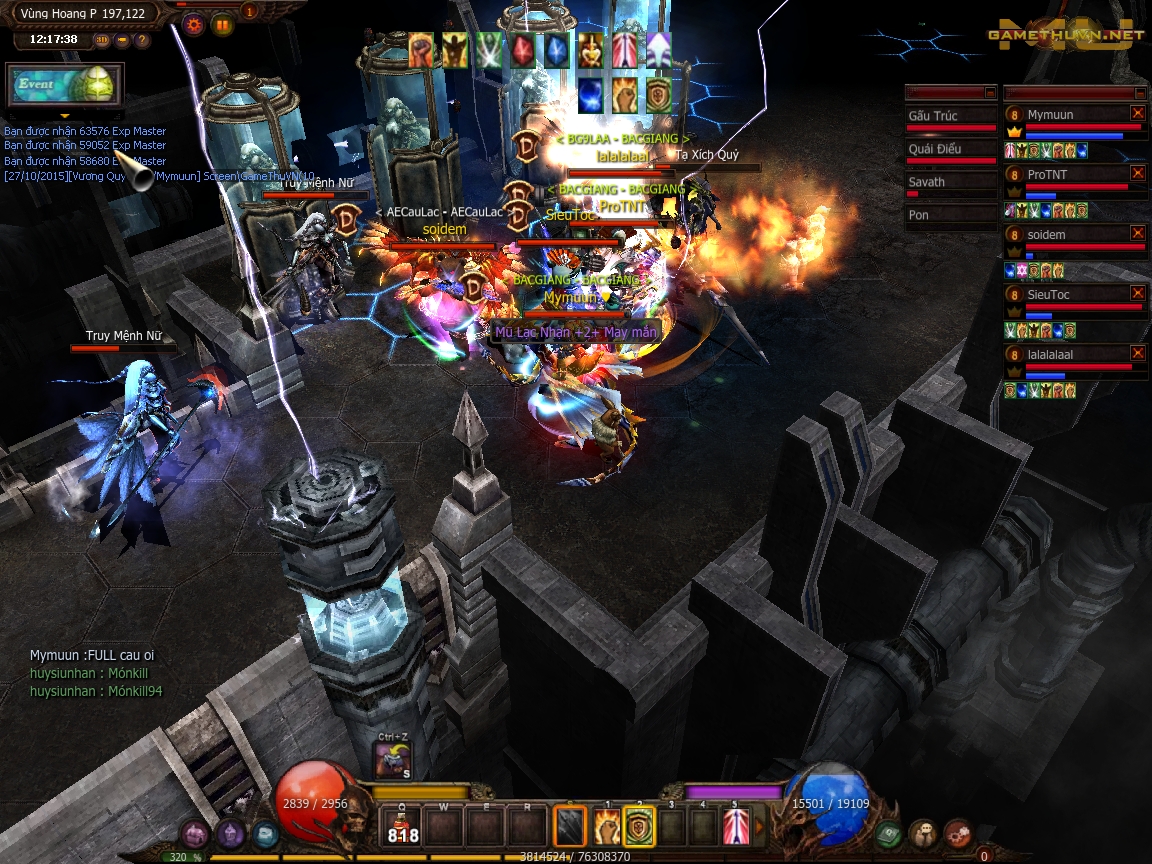Click the orange pause button
1152x864 pixels.
coord(222,26)
